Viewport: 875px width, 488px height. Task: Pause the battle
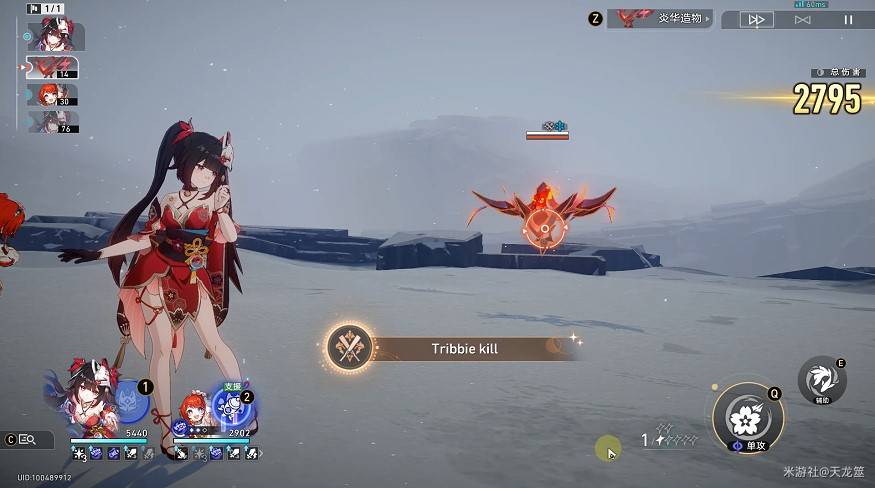tap(848, 19)
